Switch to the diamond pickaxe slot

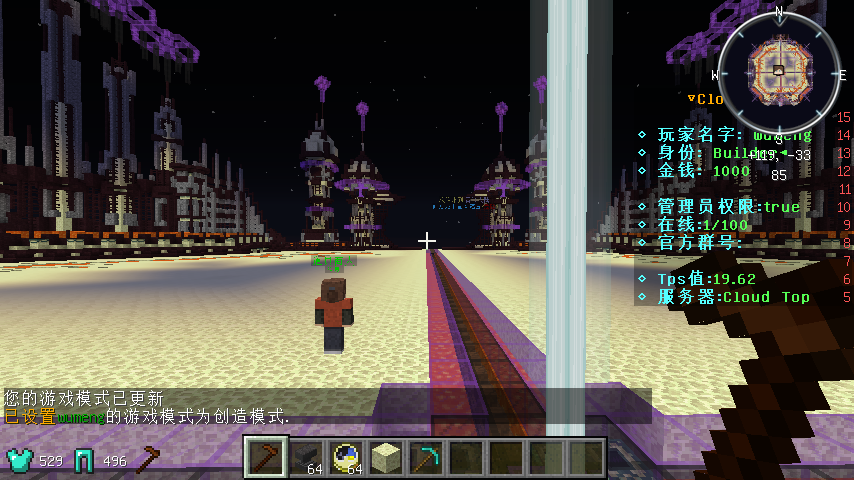tap(426, 458)
